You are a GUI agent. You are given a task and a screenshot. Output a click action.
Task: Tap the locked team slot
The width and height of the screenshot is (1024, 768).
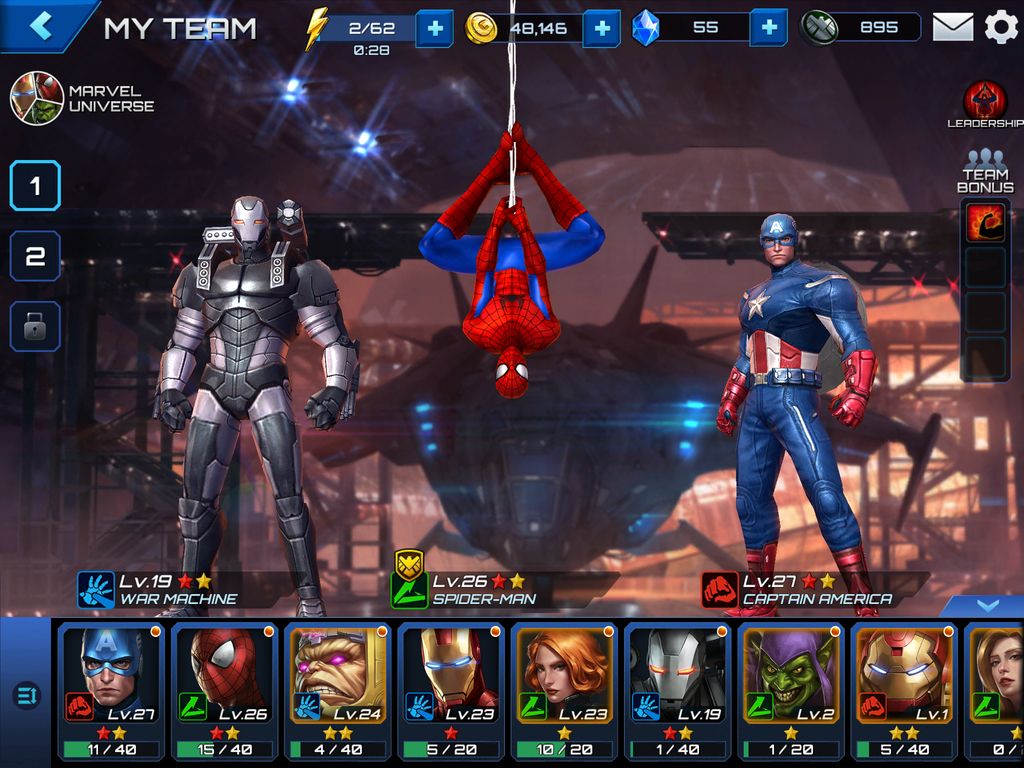coord(35,326)
